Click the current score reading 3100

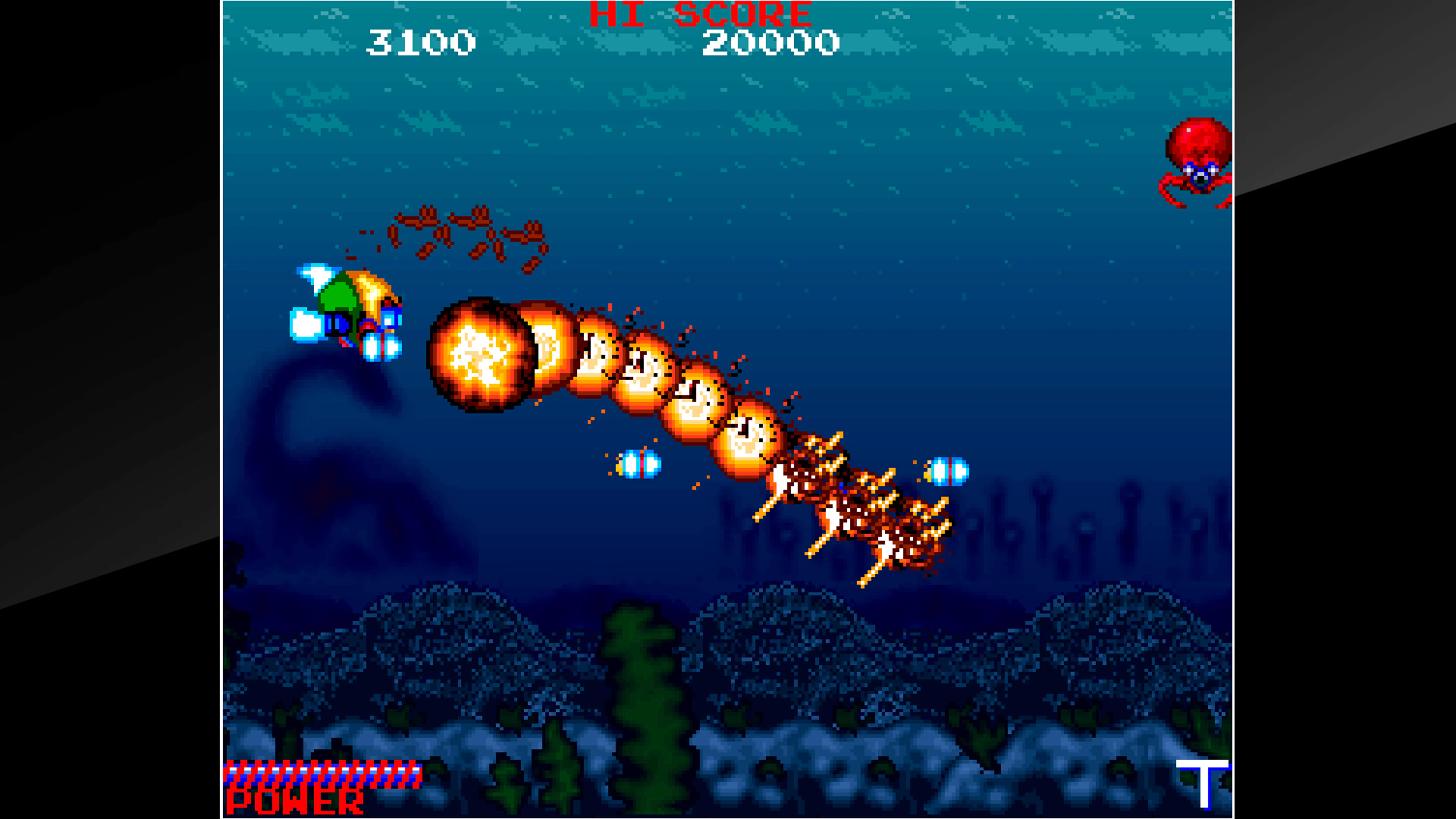421,42
